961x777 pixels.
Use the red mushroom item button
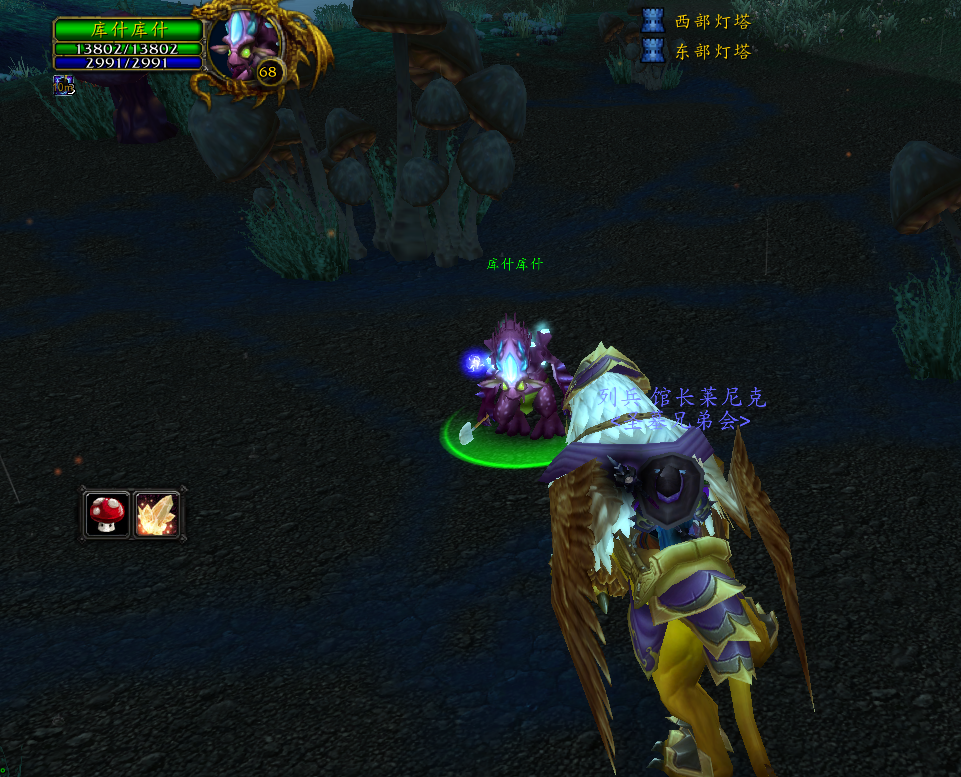pos(107,514)
